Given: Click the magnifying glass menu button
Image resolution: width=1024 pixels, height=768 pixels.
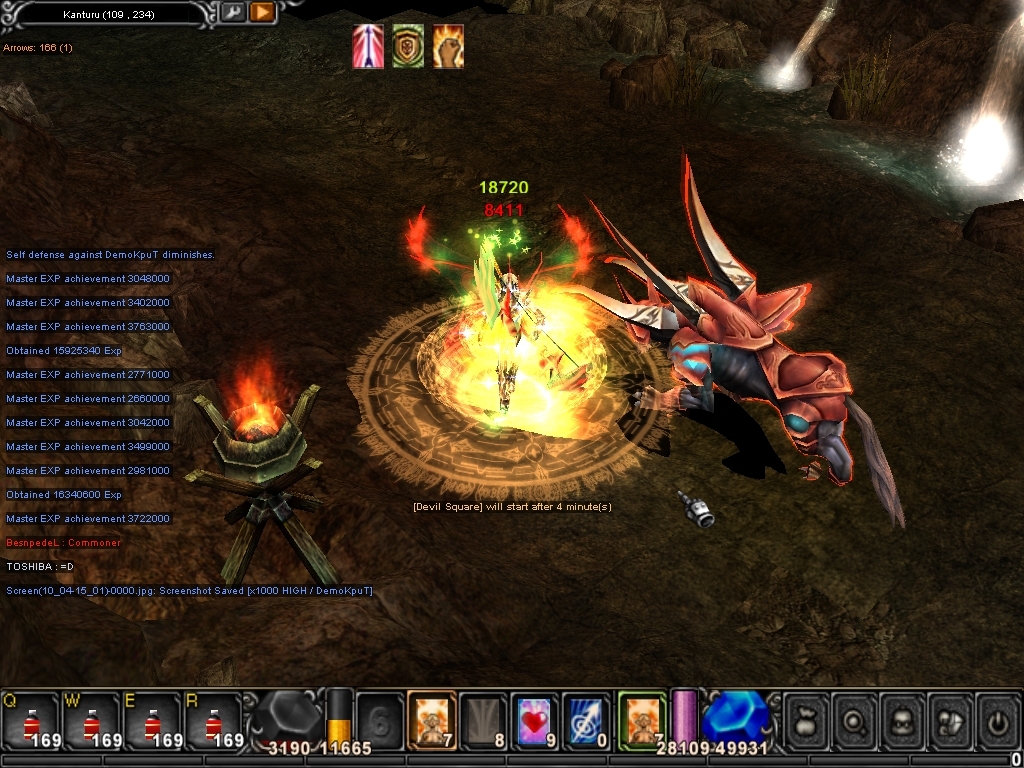Looking at the screenshot, I should tap(856, 720).
